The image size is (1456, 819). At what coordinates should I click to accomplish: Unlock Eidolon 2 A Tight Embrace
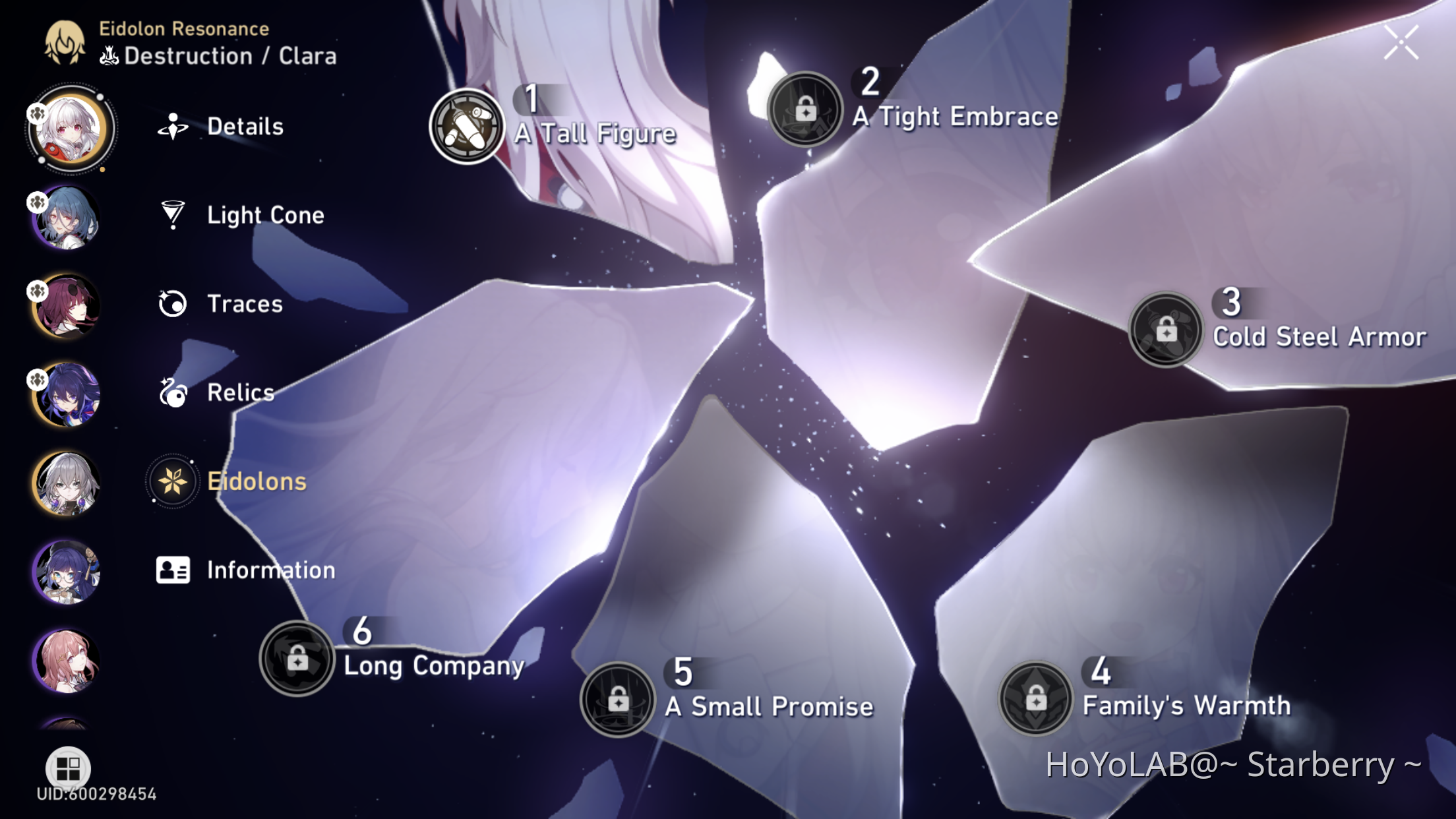[x=806, y=109]
